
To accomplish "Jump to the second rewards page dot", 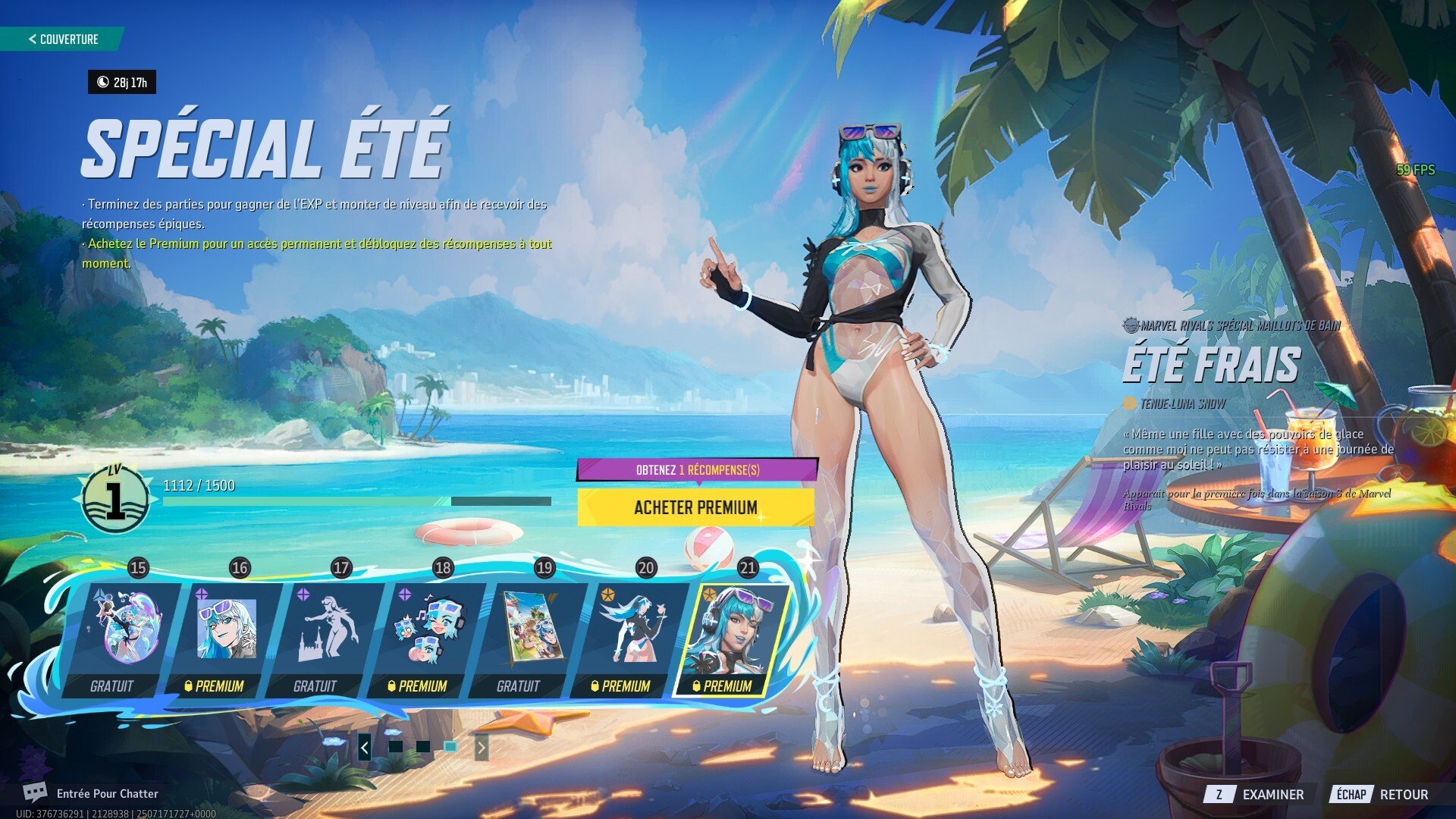I will point(422,747).
